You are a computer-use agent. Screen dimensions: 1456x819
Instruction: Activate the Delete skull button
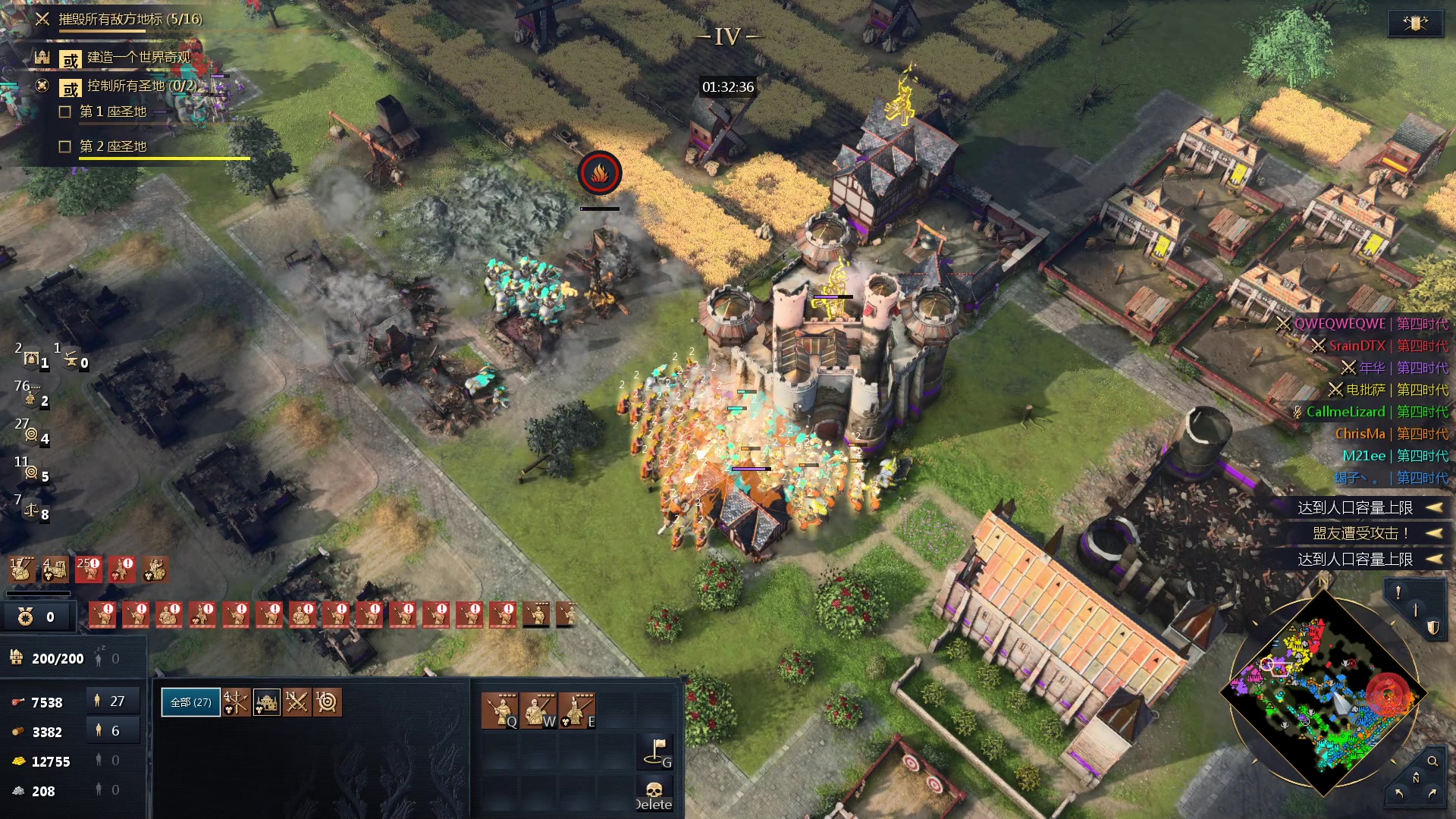coord(654,795)
